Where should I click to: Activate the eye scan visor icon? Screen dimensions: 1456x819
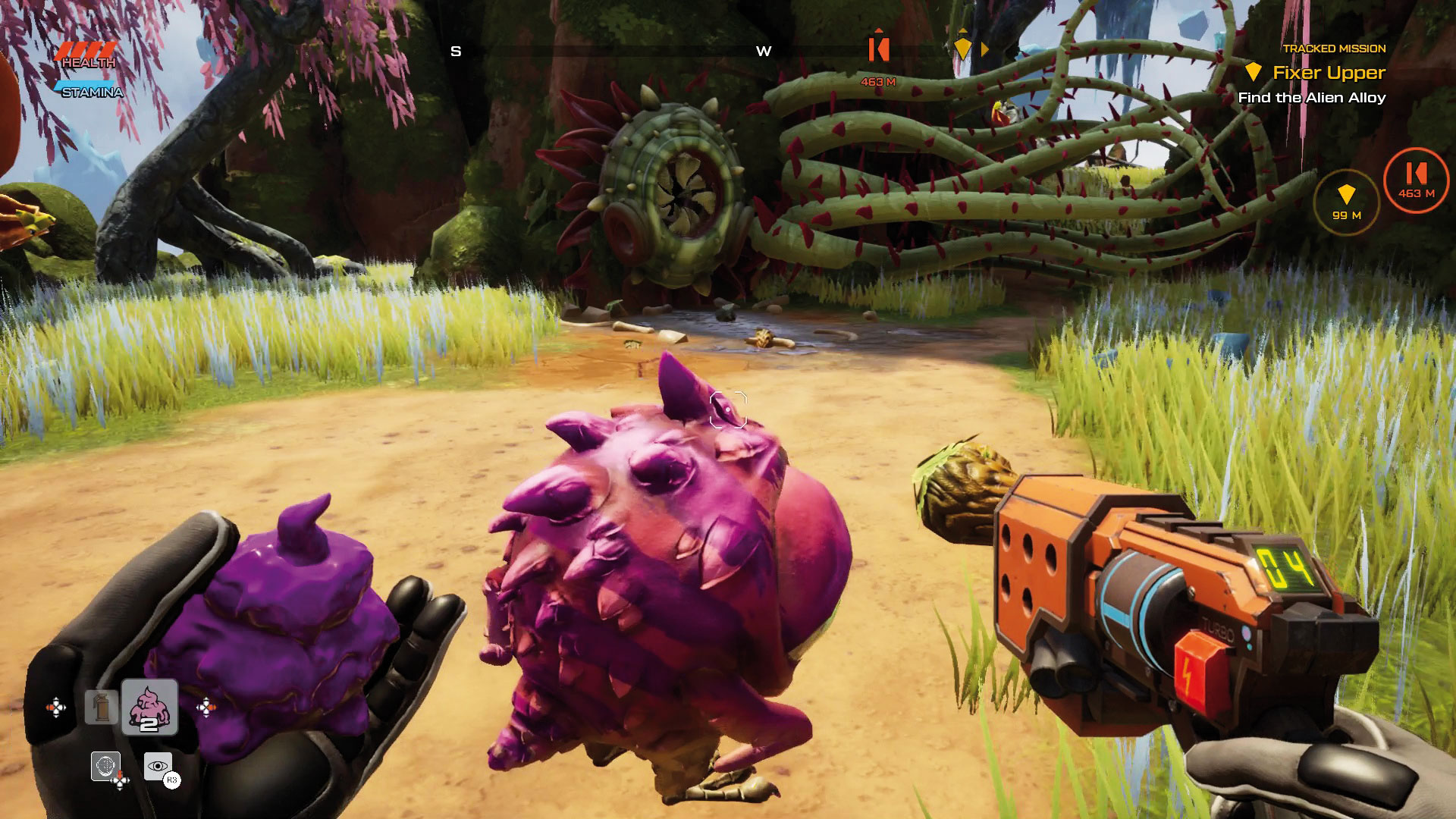click(x=158, y=767)
